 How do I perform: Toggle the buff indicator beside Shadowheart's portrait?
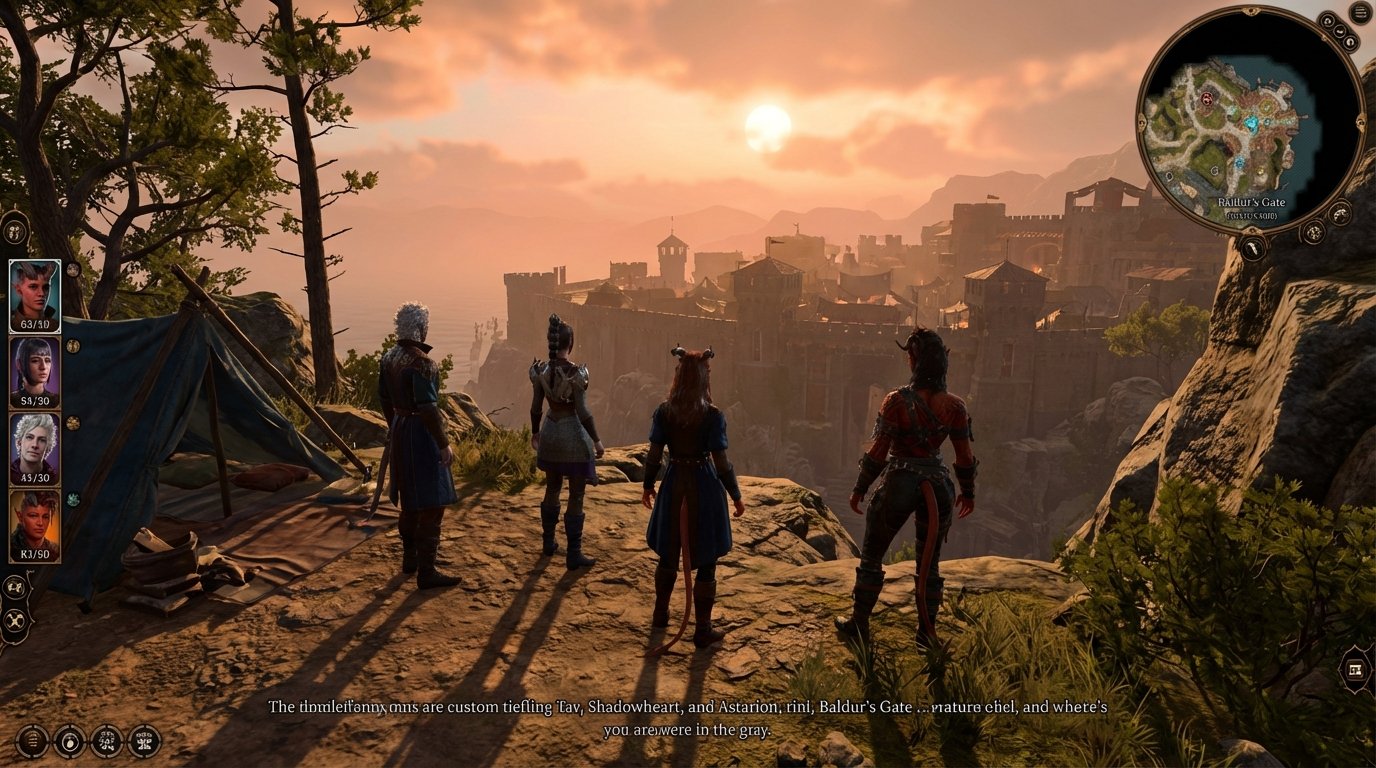tap(71, 346)
